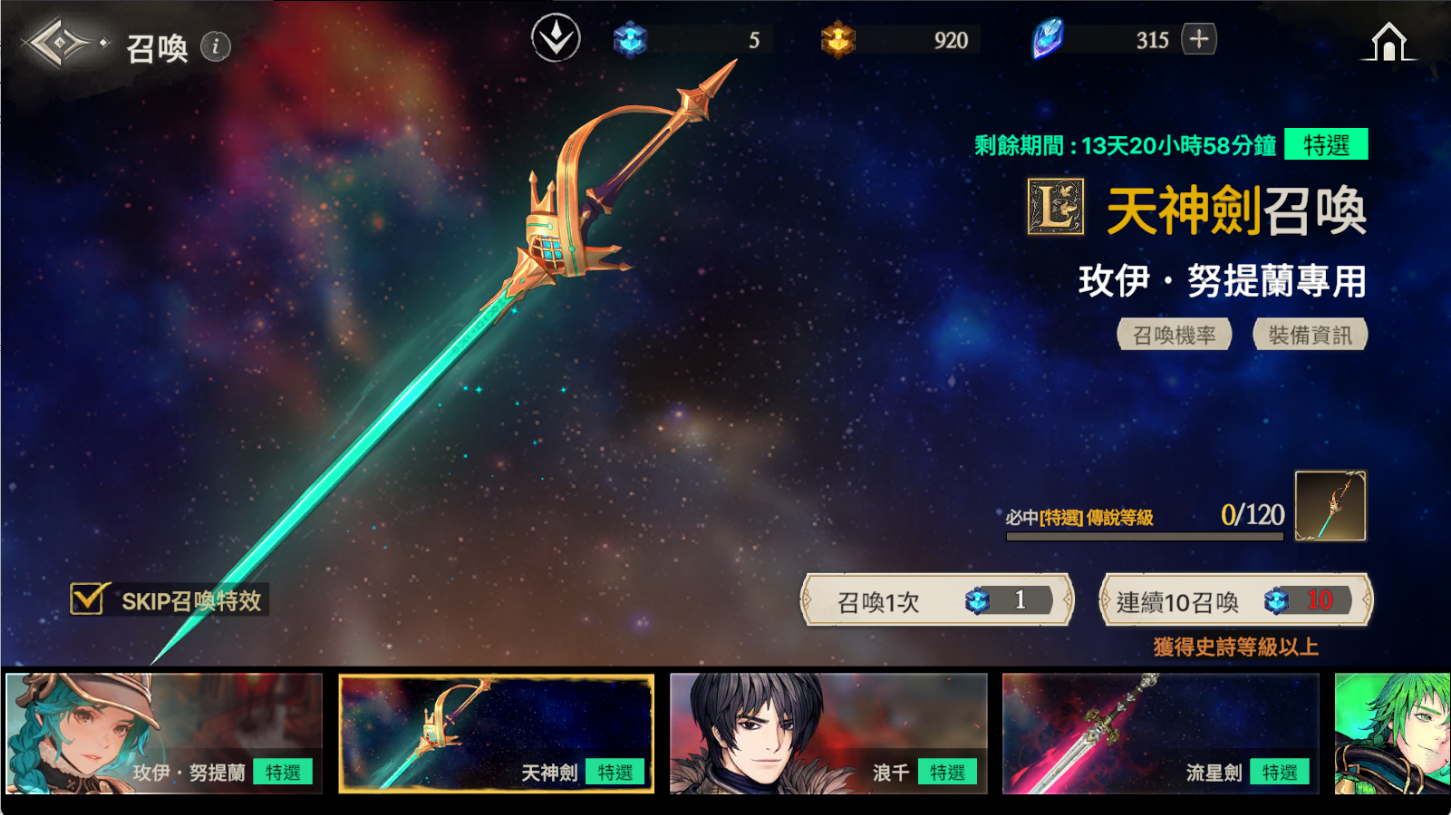Open the 流星劍 weapon banner
The width and height of the screenshot is (1451, 815).
[1160, 734]
